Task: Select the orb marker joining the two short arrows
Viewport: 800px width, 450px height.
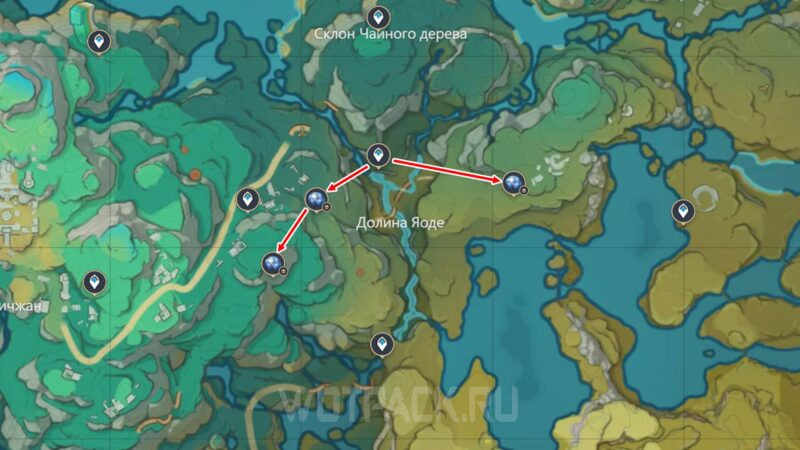Action: (316, 200)
